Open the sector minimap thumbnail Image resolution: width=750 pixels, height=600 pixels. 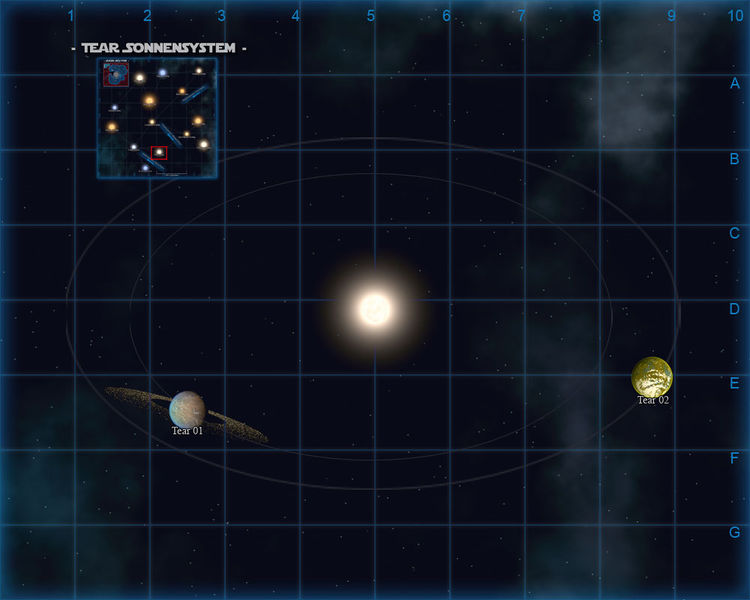(157, 118)
